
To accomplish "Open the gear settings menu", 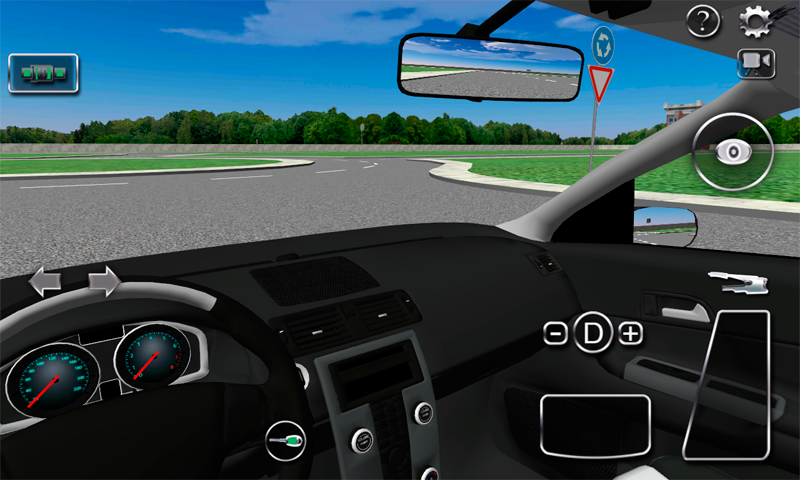I will pos(755,20).
